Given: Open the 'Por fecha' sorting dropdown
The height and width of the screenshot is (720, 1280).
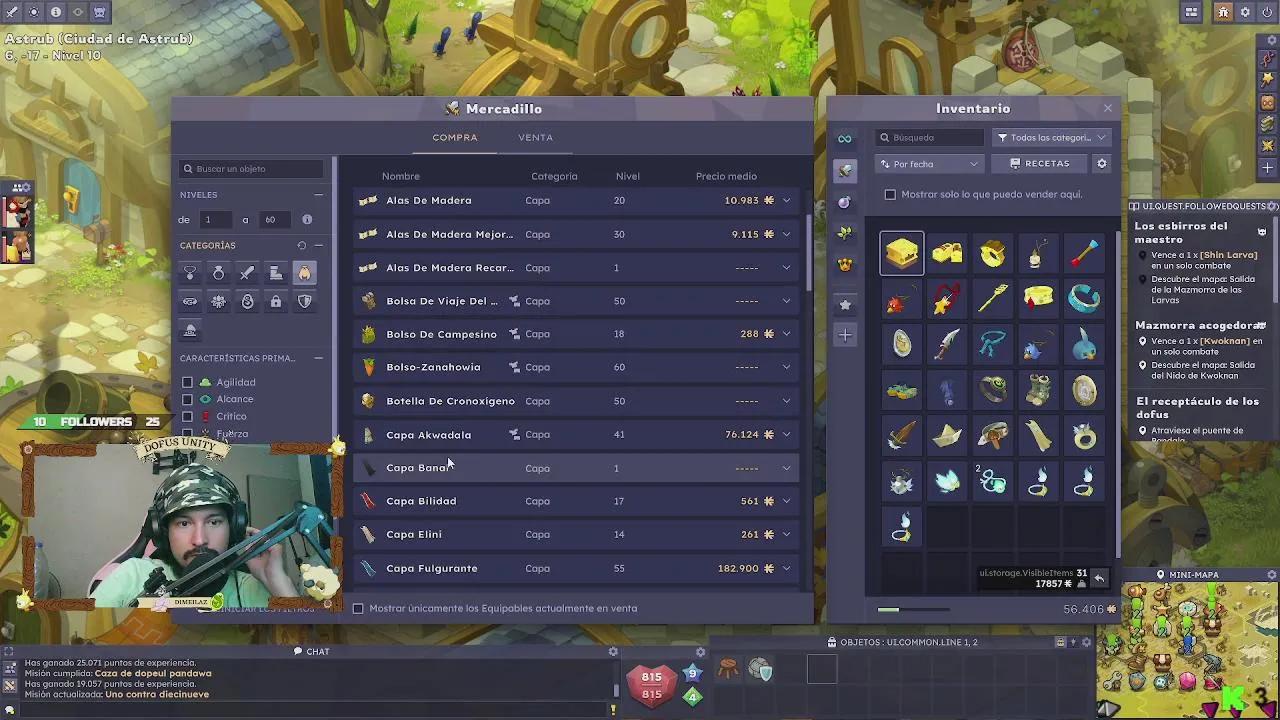Looking at the screenshot, I should [928, 163].
